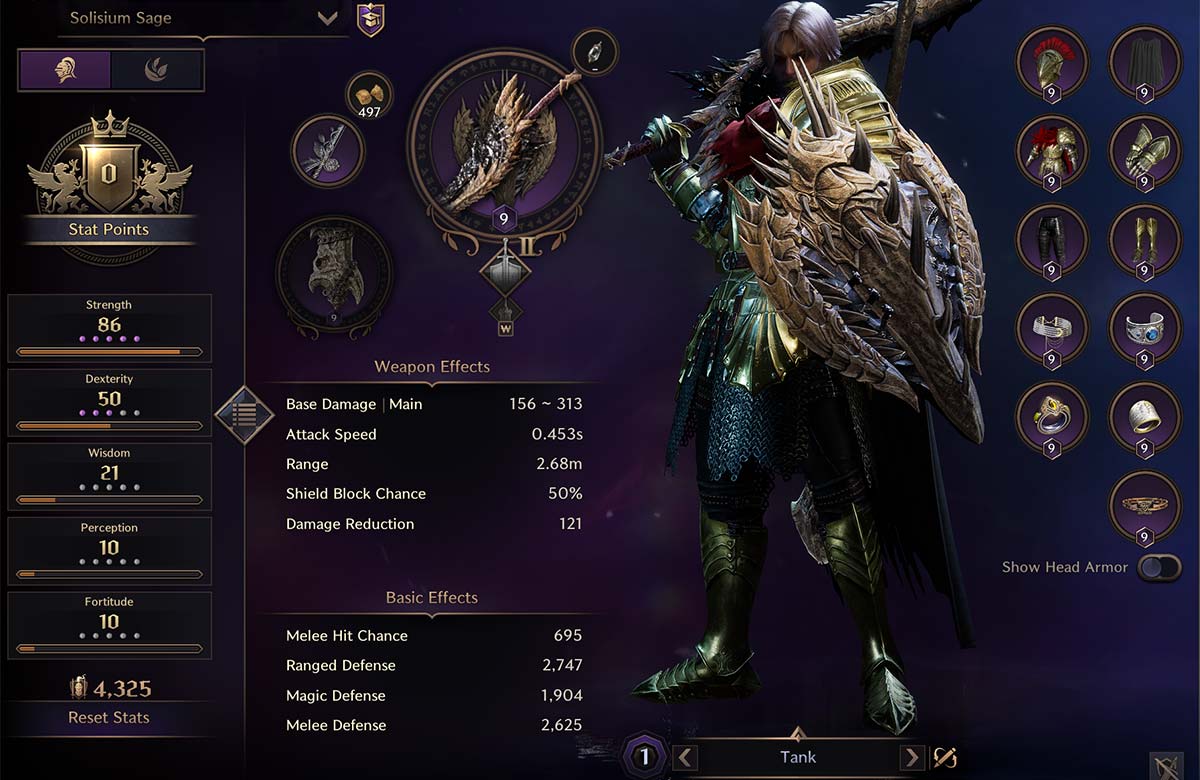Open the Solisium Sage dropdown

327,19
